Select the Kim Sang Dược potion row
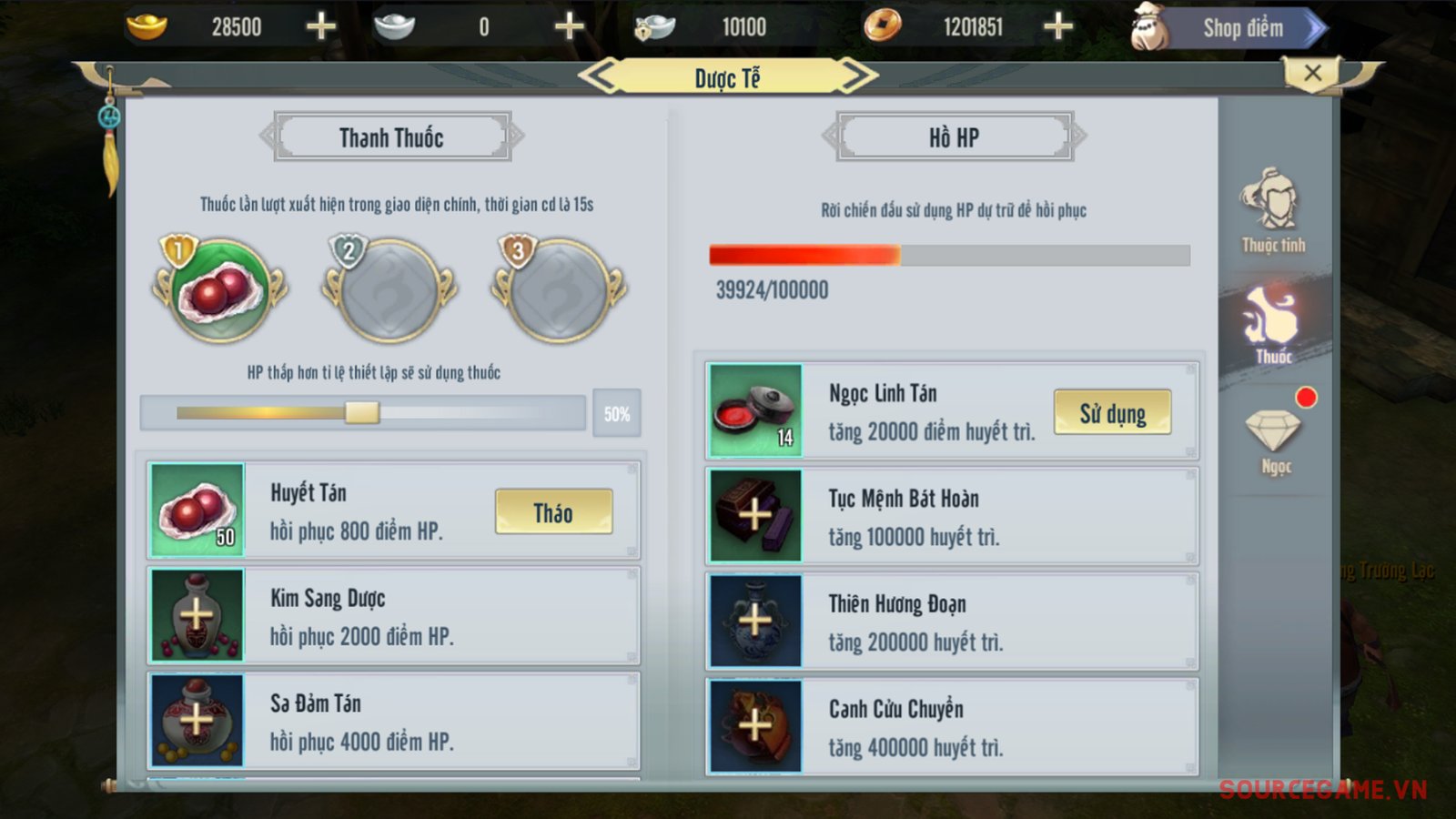This screenshot has height=819, width=1456. coord(393,616)
